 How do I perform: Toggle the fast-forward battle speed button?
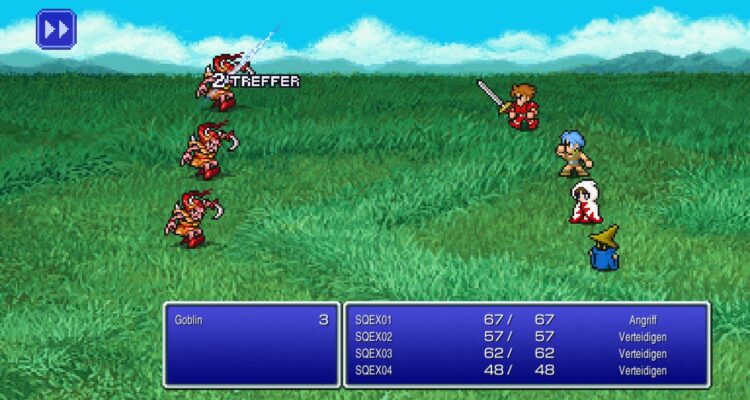point(56,29)
